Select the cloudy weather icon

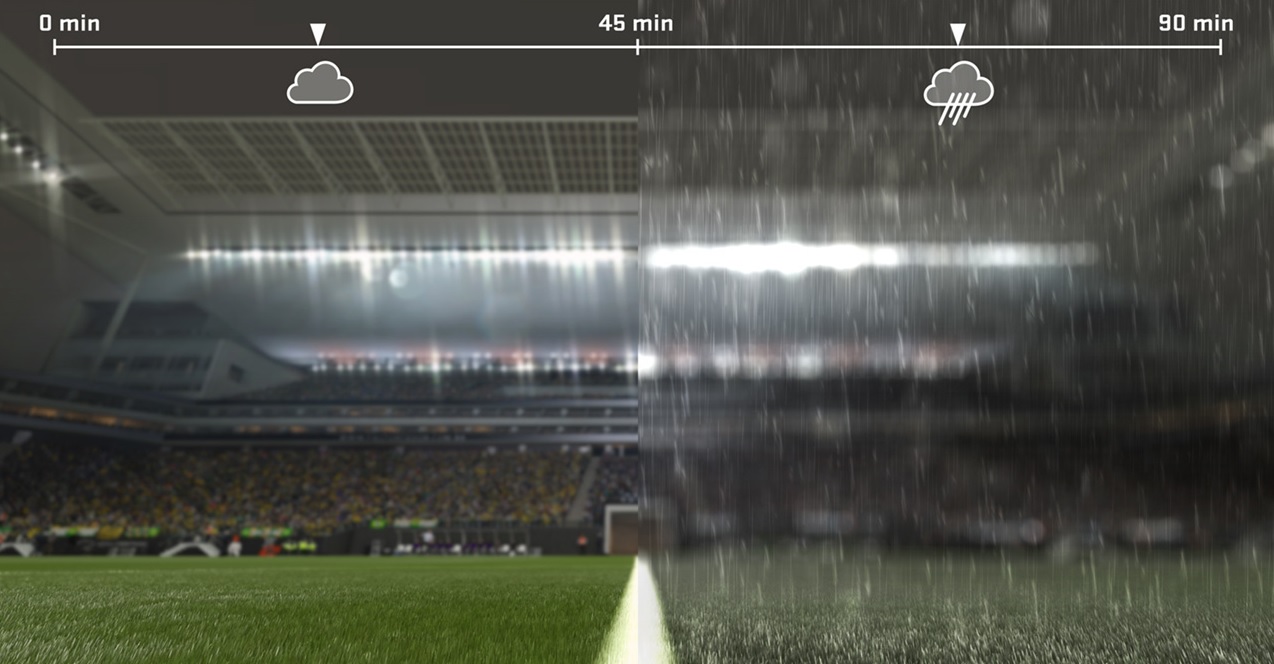[x=320, y=84]
